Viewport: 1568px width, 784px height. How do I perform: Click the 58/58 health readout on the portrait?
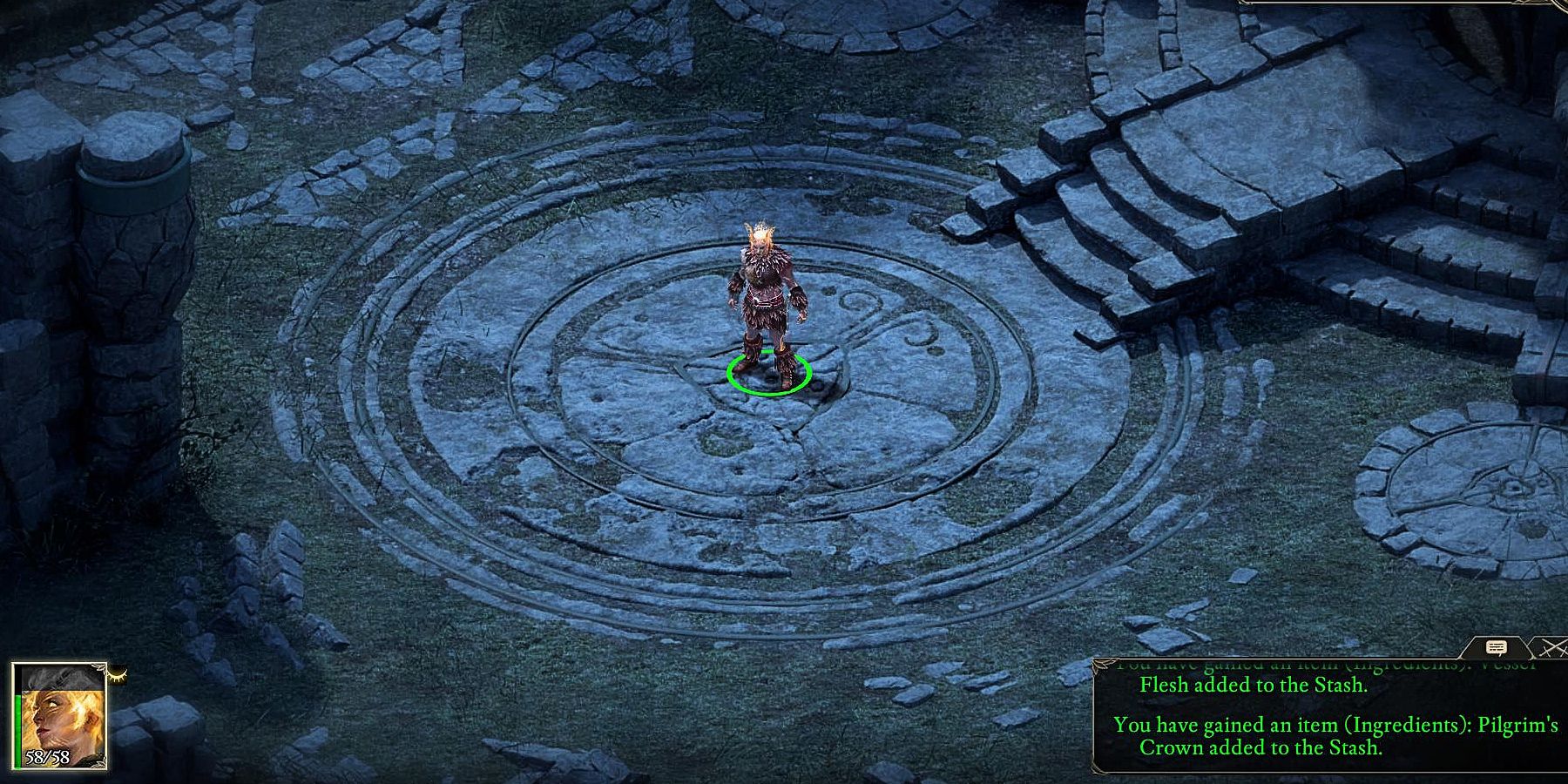pos(49,757)
